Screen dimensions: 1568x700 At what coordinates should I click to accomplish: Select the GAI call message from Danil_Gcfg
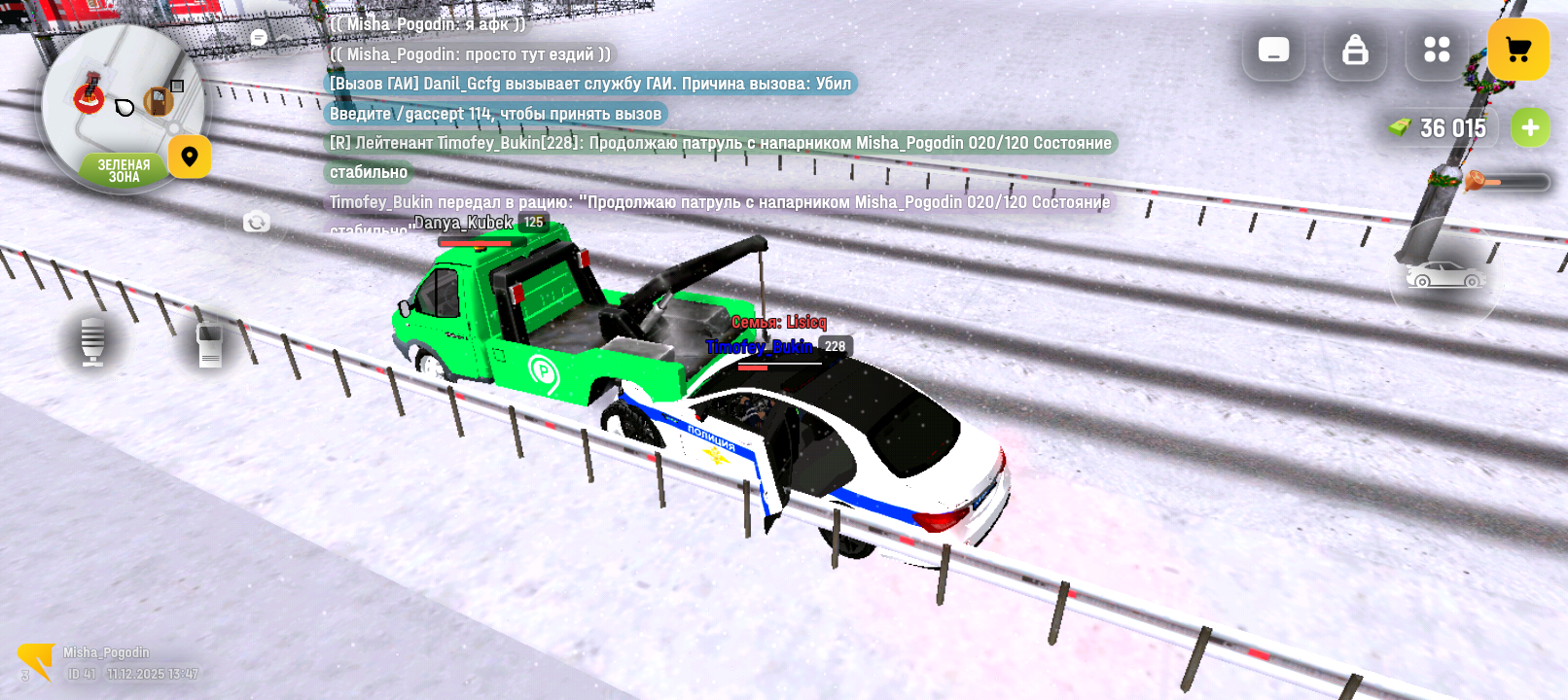click(x=589, y=84)
